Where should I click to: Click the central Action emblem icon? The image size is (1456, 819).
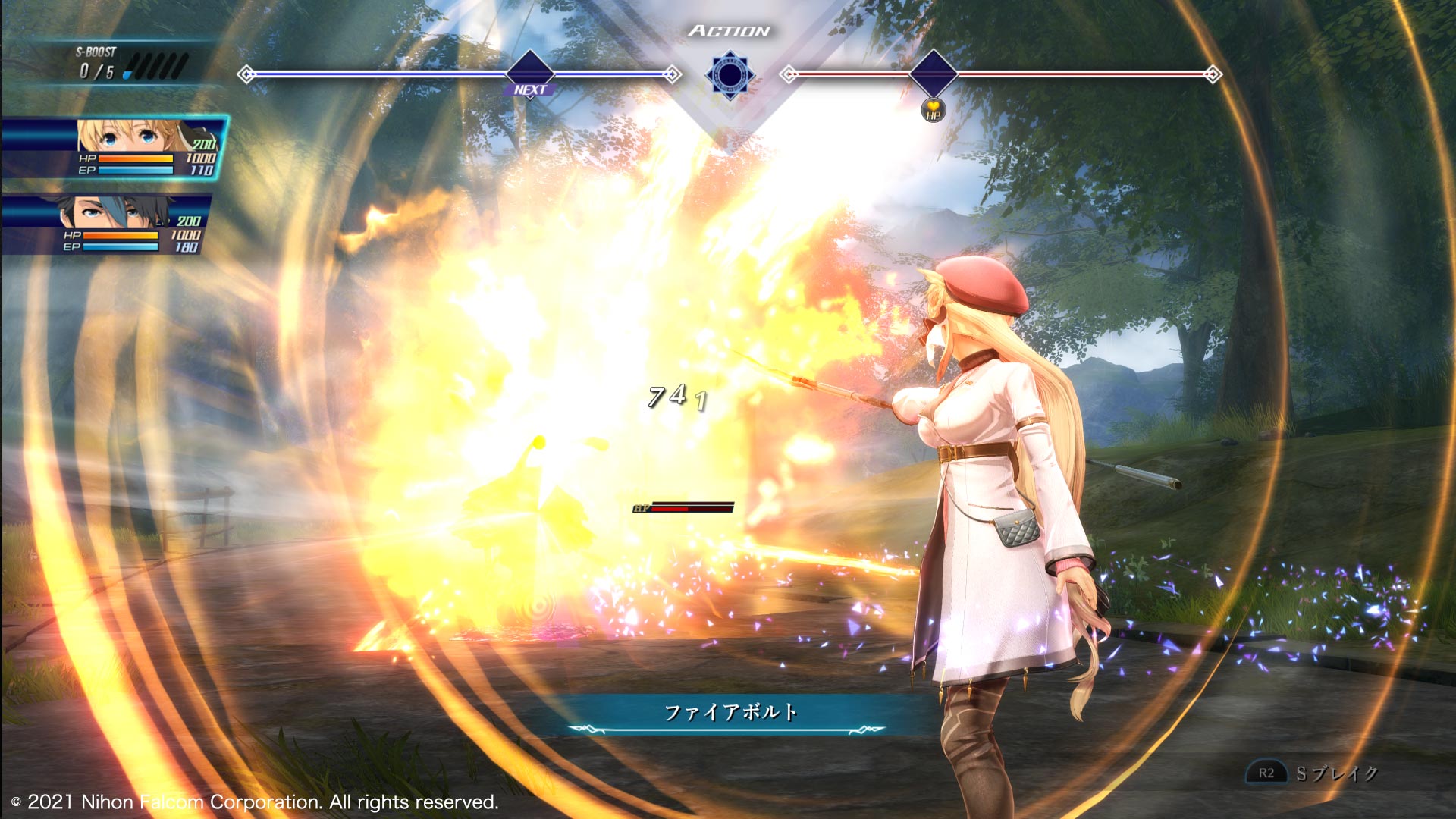(730, 75)
